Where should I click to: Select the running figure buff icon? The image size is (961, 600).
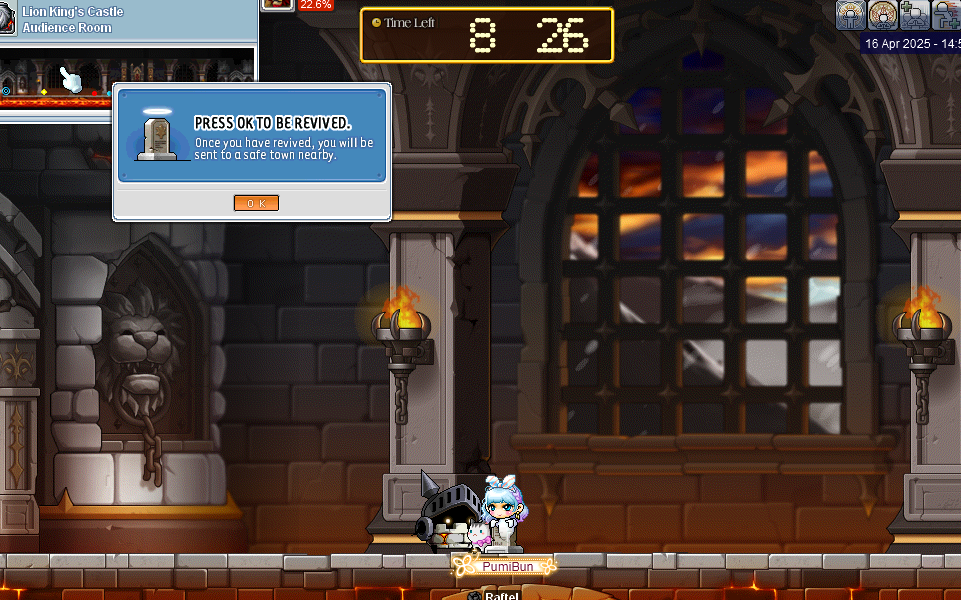coord(946,15)
